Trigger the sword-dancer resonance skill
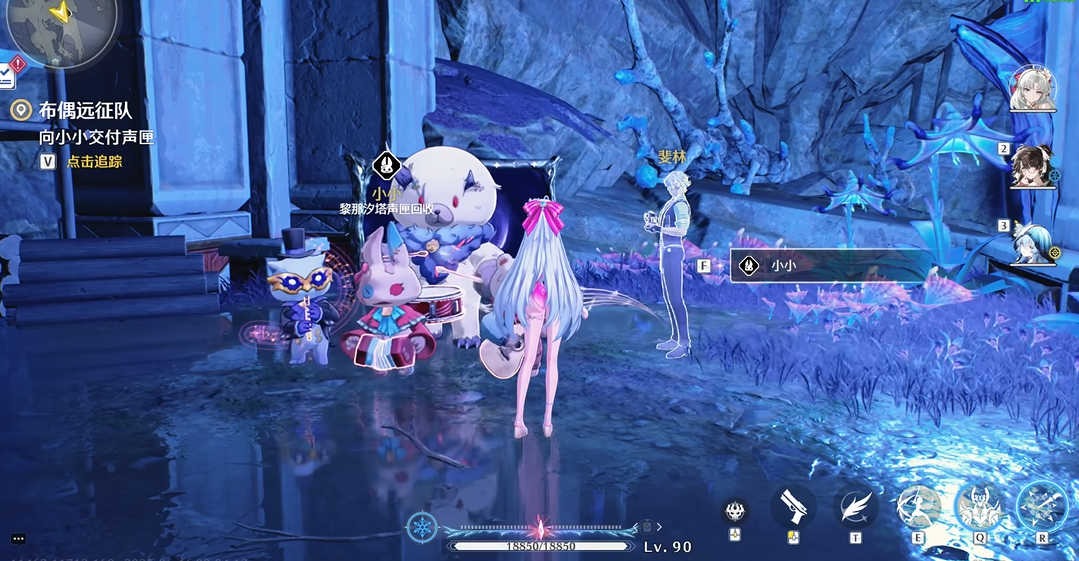Screen dimensions: 1079x561 (x=919, y=507)
